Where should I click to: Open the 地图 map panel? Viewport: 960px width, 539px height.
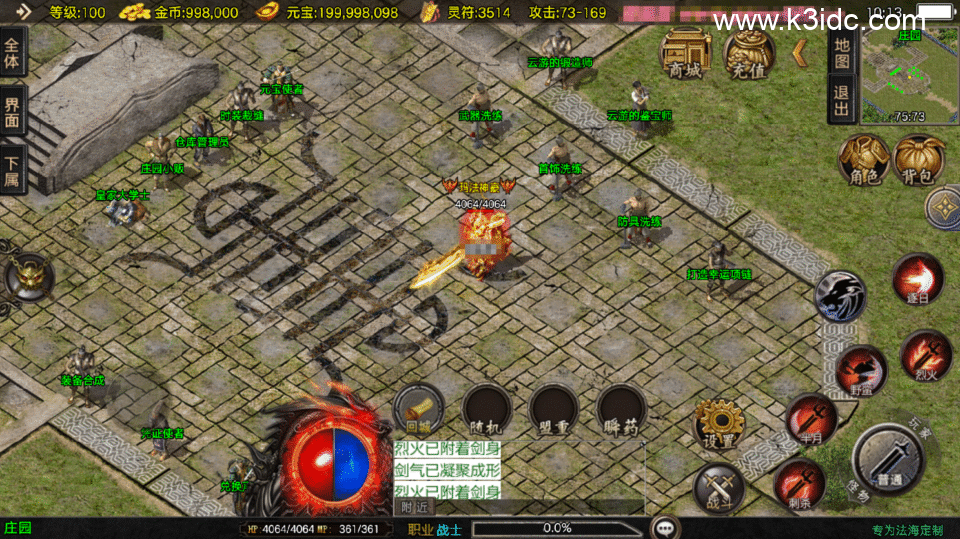[x=842, y=52]
